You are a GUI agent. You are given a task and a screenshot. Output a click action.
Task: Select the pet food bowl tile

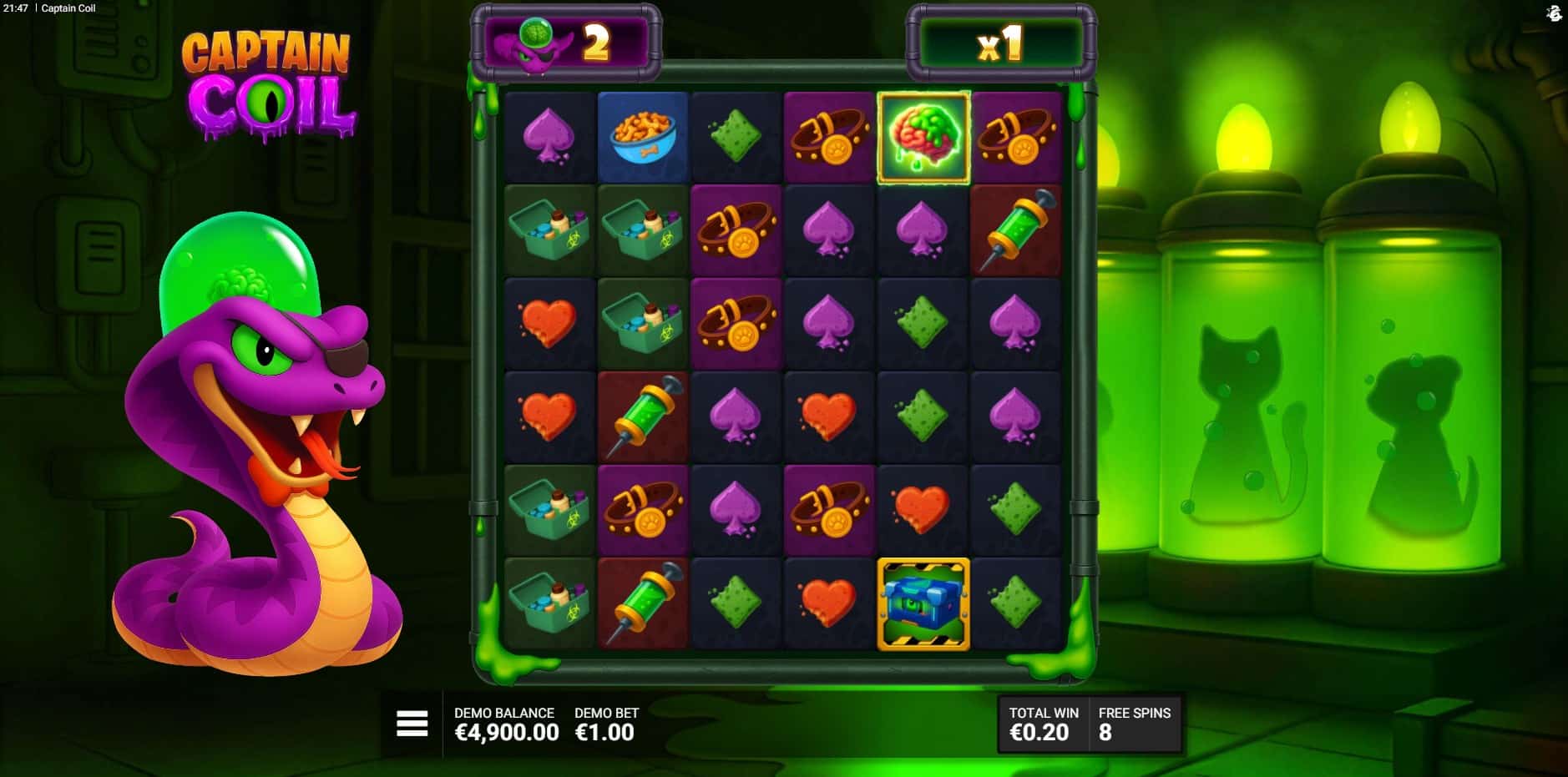pos(642,138)
